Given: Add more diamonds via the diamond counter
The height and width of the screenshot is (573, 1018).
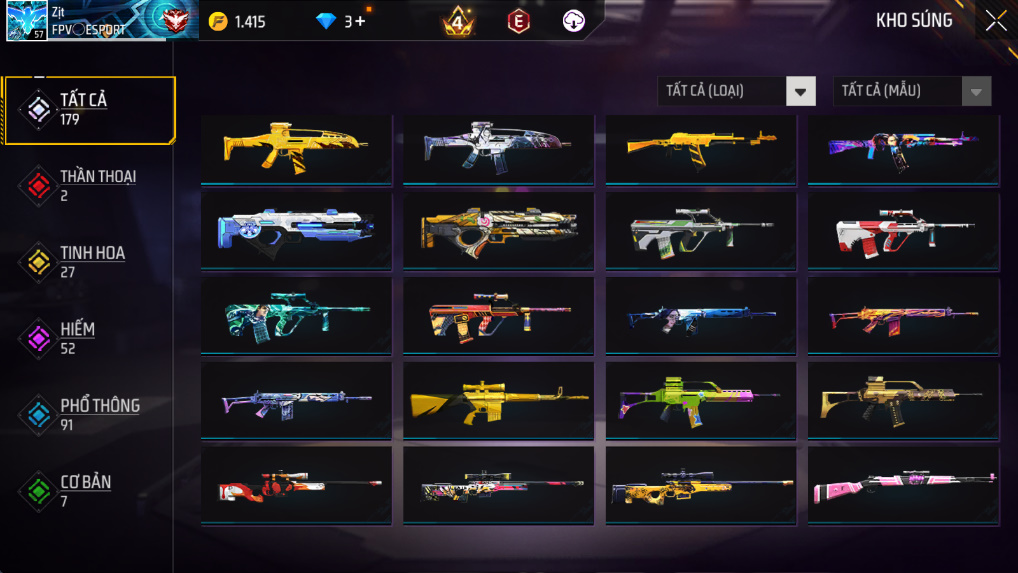Looking at the screenshot, I should (341, 21).
